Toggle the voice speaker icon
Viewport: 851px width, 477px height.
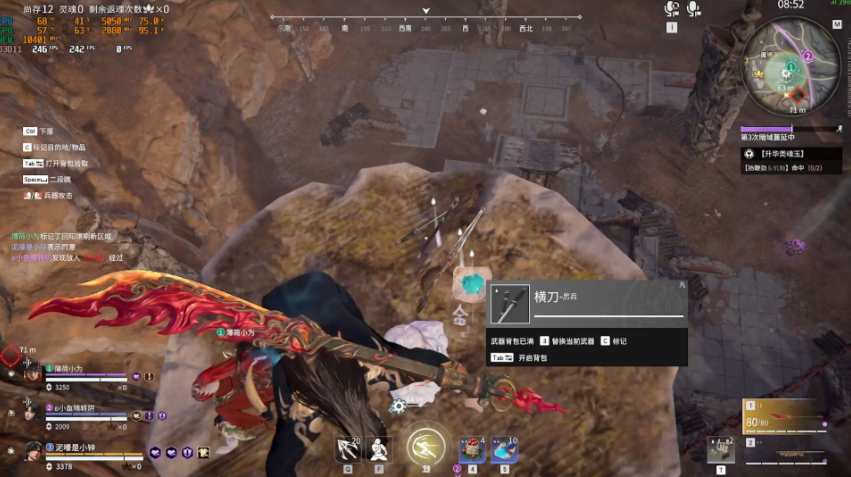[x=672, y=9]
